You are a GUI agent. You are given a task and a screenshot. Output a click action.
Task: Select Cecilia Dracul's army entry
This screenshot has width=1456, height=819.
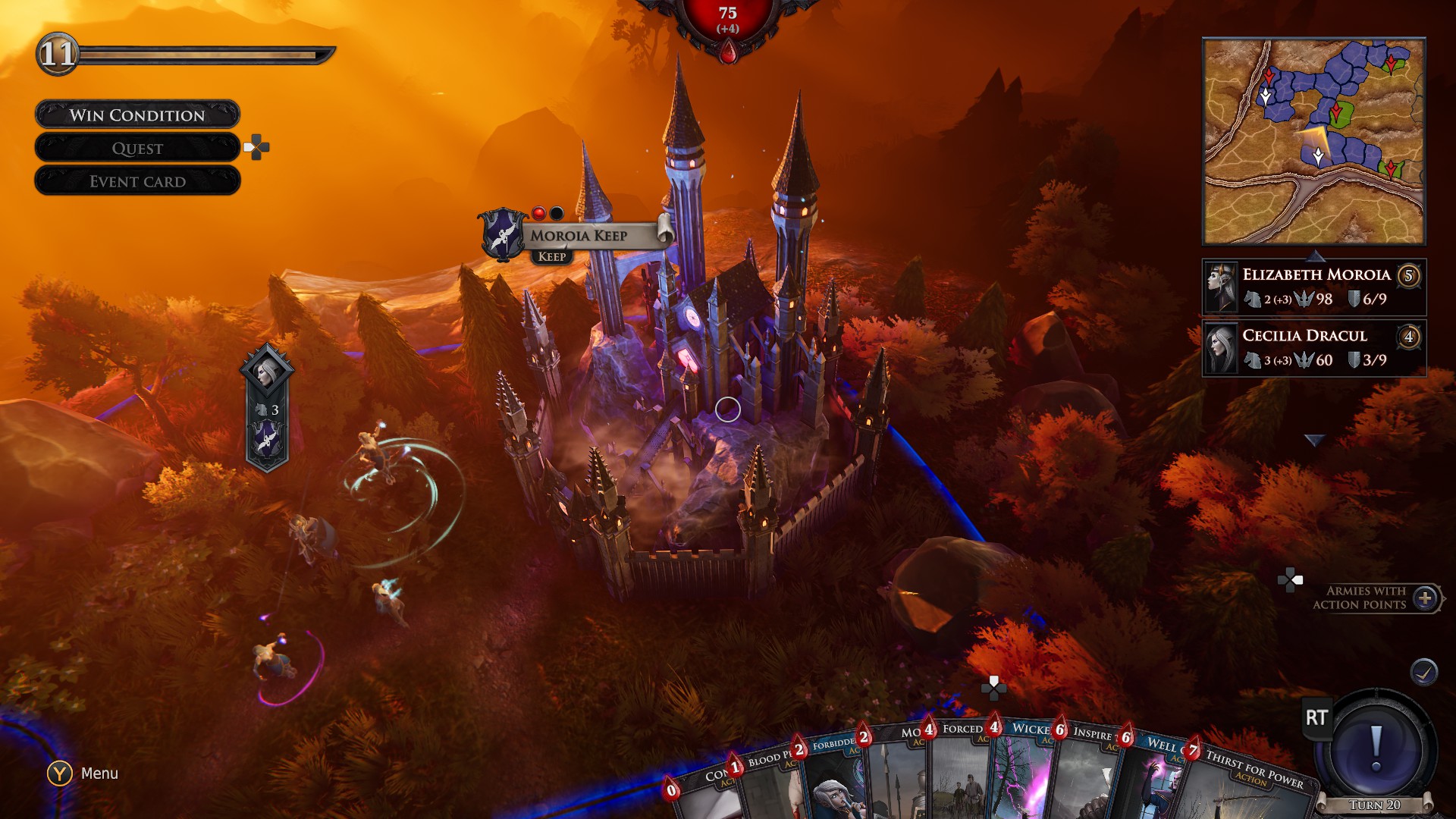pyautogui.click(x=1313, y=348)
